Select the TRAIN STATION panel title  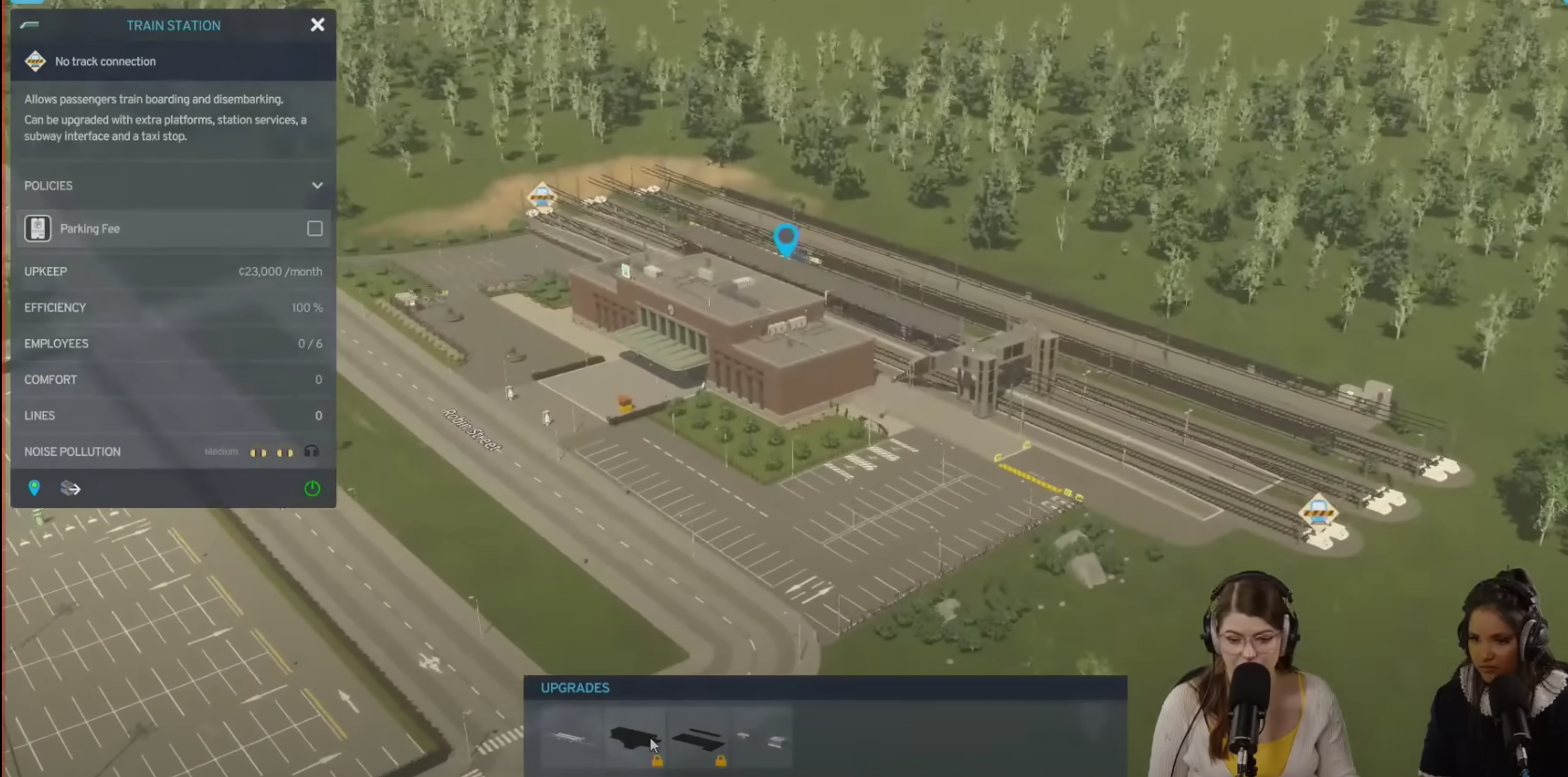[x=174, y=25]
